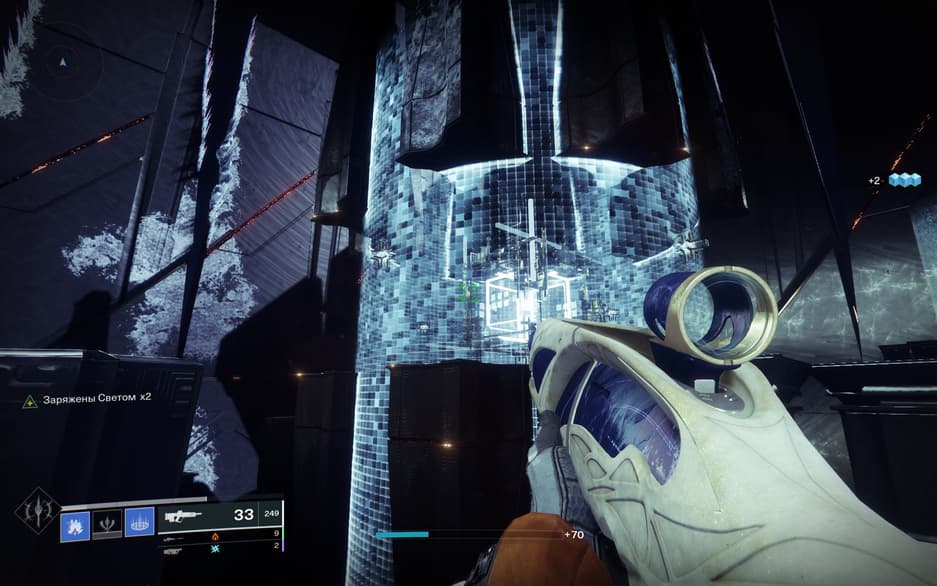The width and height of the screenshot is (937, 586).
Task: Select the dimmed melee ability icon
Action: [106, 523]
